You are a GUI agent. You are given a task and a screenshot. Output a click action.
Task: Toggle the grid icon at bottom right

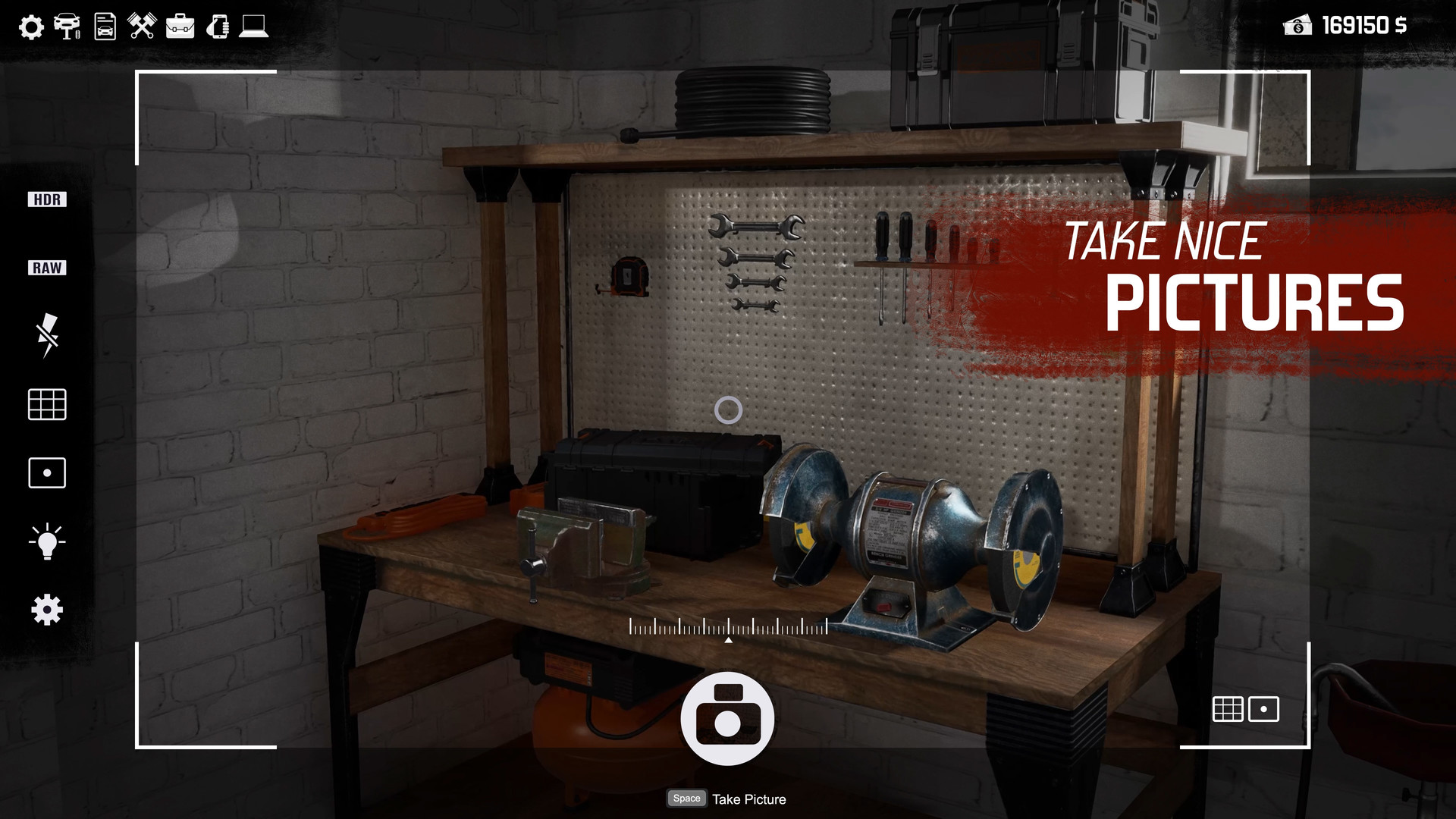point(1228,709)
